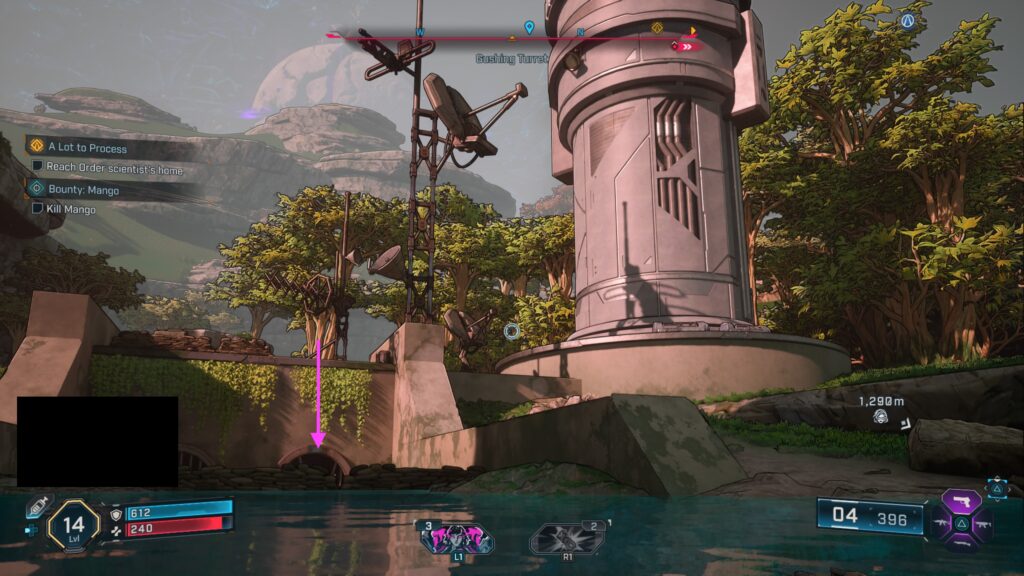
Task: Choose the bottom shotgun weapon slot
Action: point(964,543)
